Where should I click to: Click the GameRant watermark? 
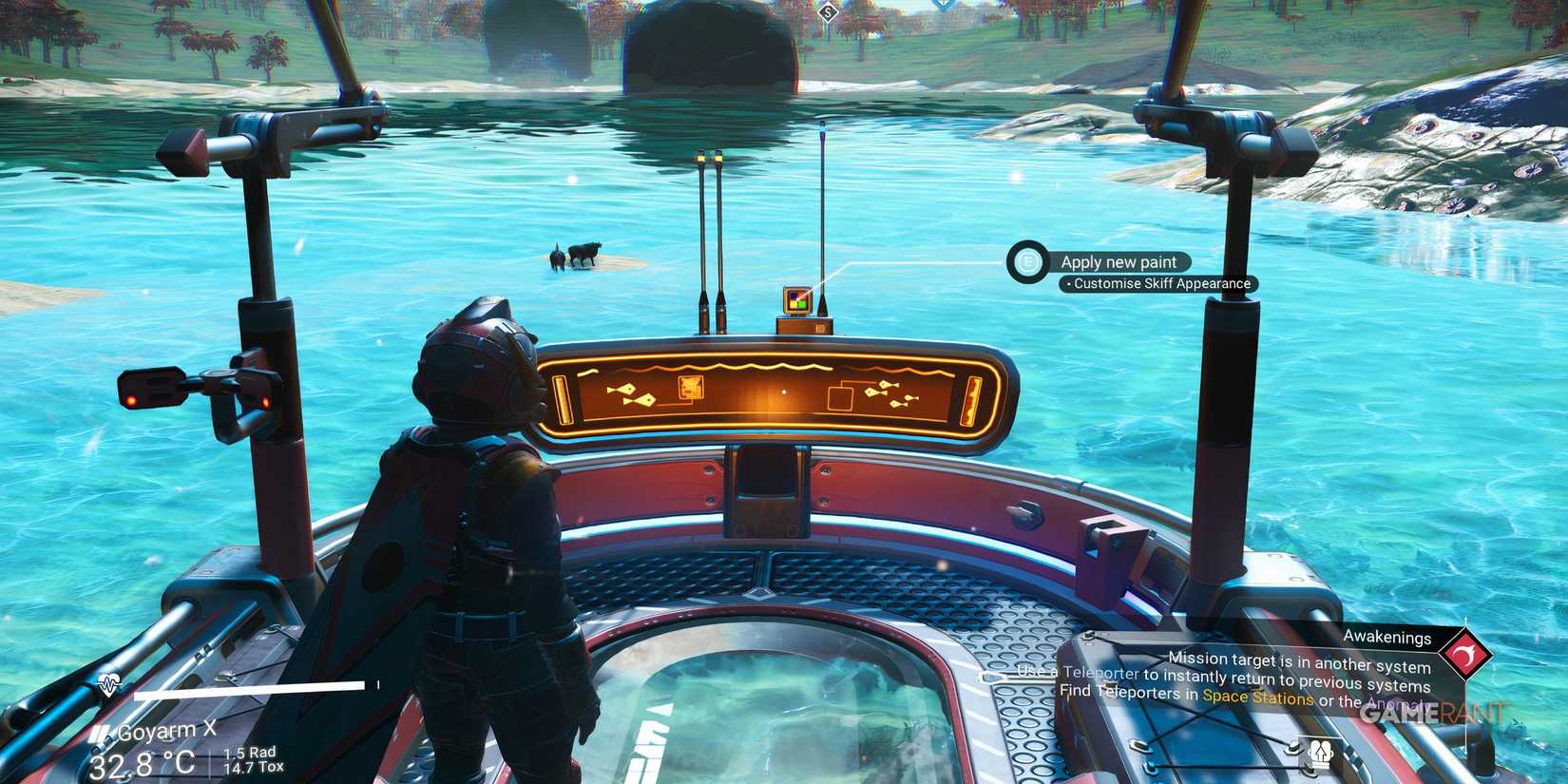click(1430, 713)
